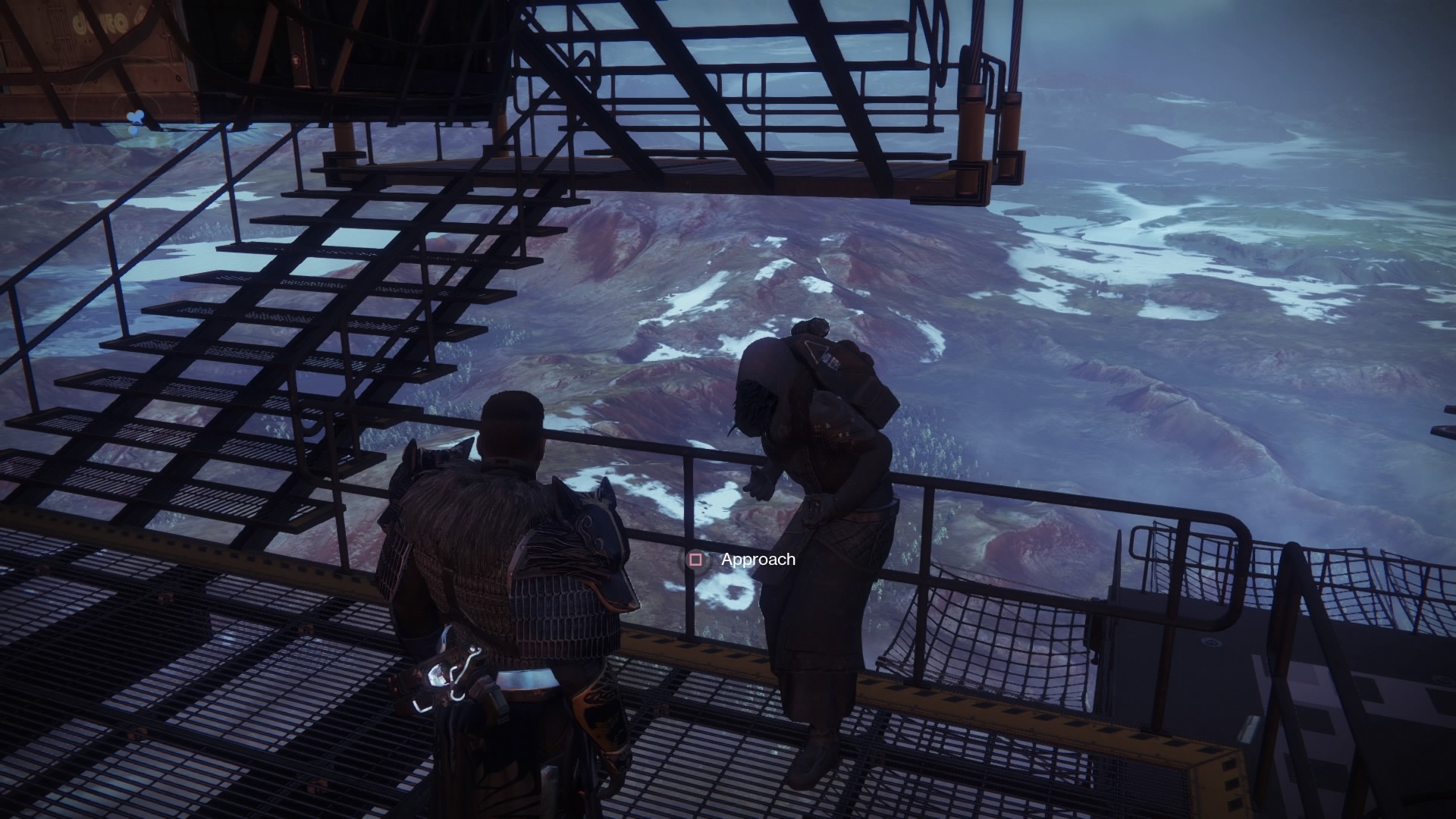Click the circular vent emblem on the right platform

[1211, 641]
